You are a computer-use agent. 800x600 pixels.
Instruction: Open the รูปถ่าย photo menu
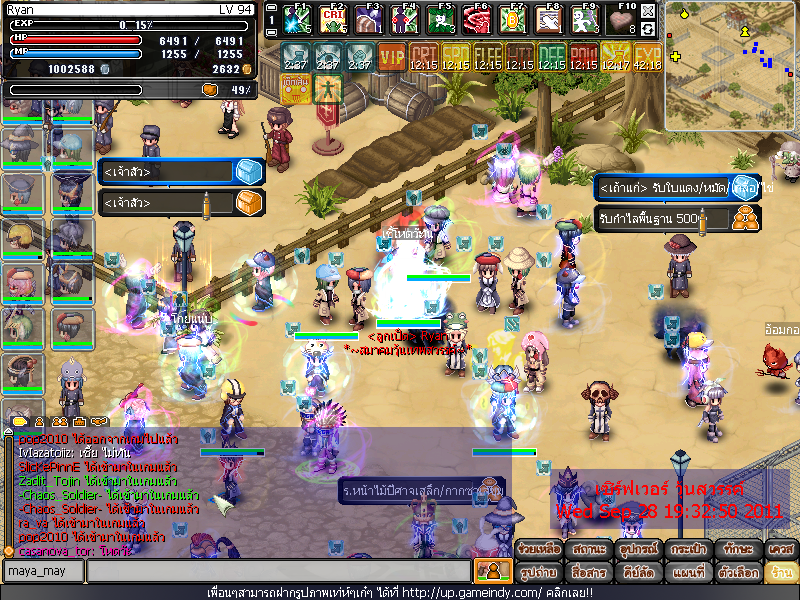pos(539,573)
